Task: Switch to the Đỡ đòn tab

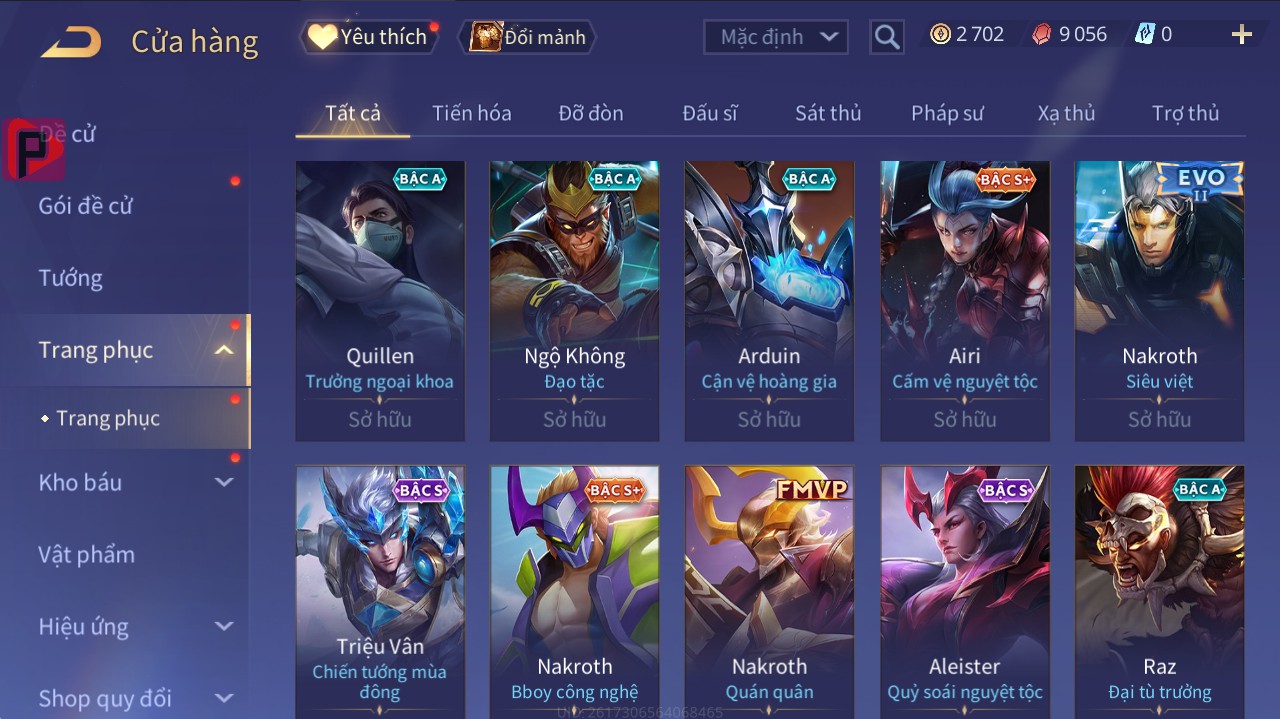Action: click(x=590, y=113)
